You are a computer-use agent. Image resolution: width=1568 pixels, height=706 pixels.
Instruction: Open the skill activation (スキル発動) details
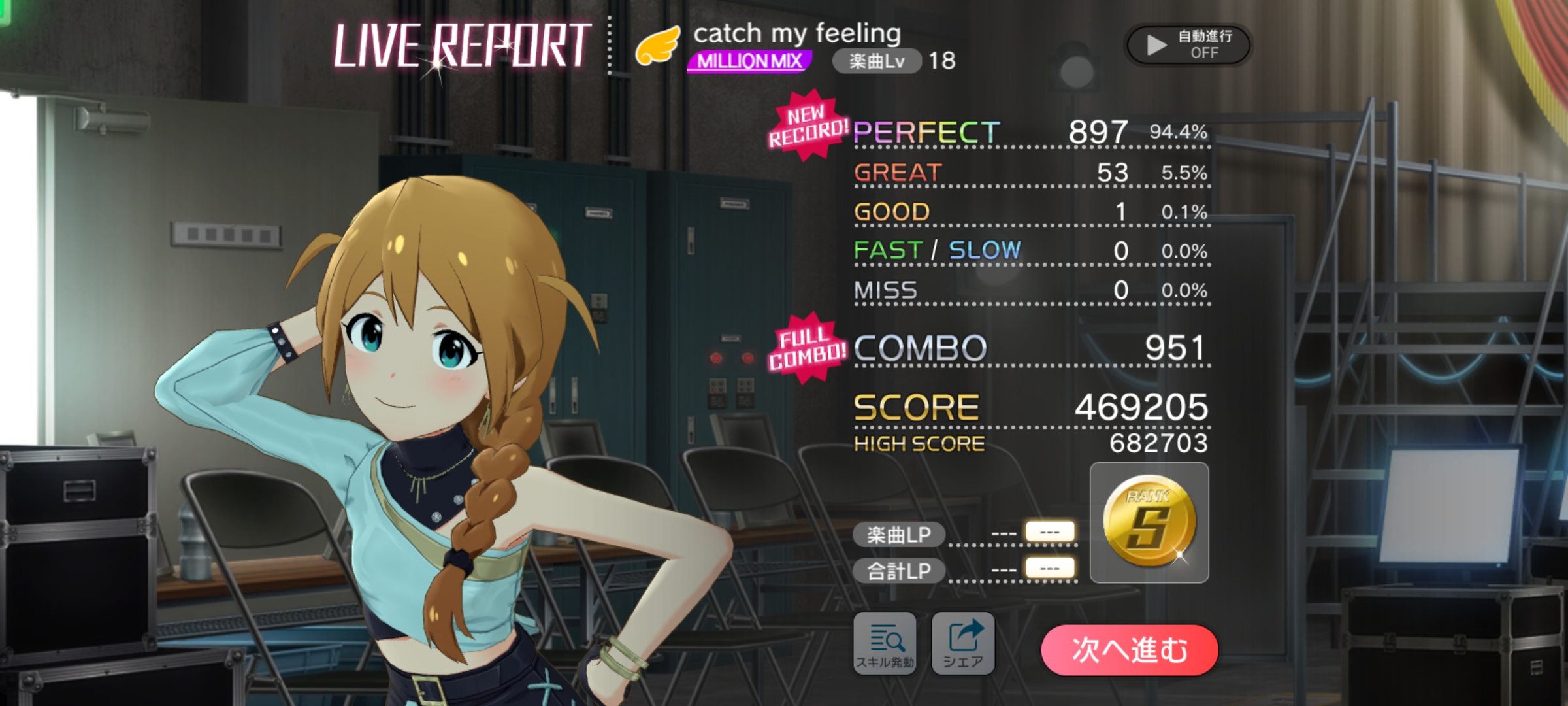click(885, 643)
